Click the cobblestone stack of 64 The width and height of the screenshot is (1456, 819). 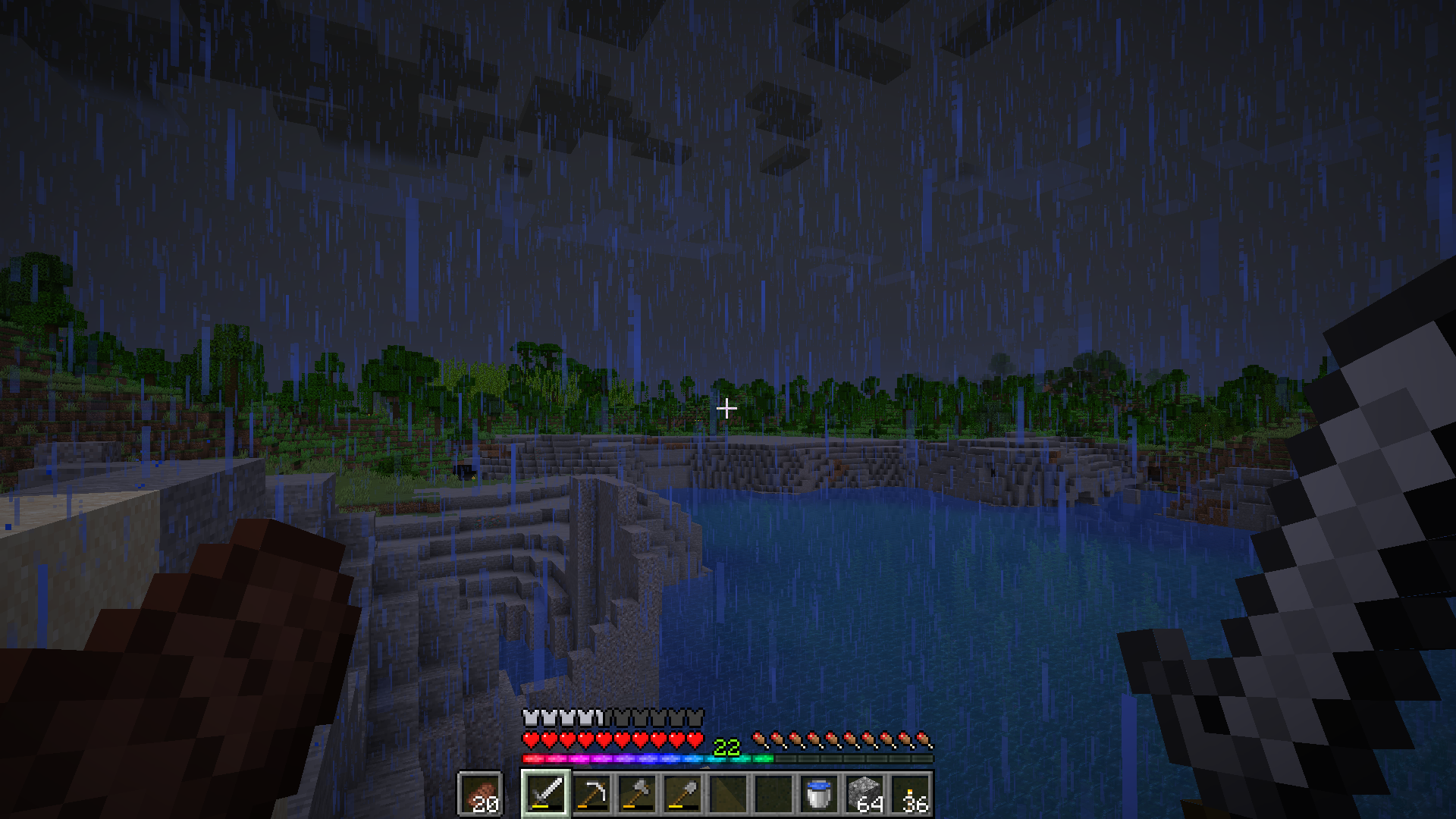pos(864,793)
